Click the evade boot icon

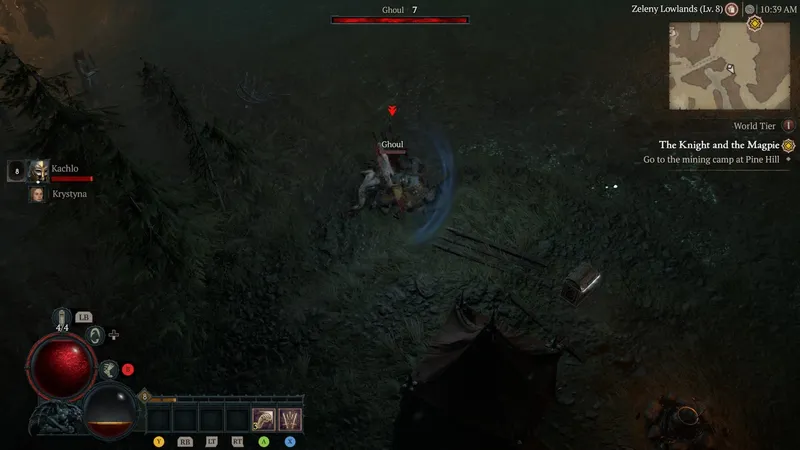pyautogui.click(x=110, y=370)
